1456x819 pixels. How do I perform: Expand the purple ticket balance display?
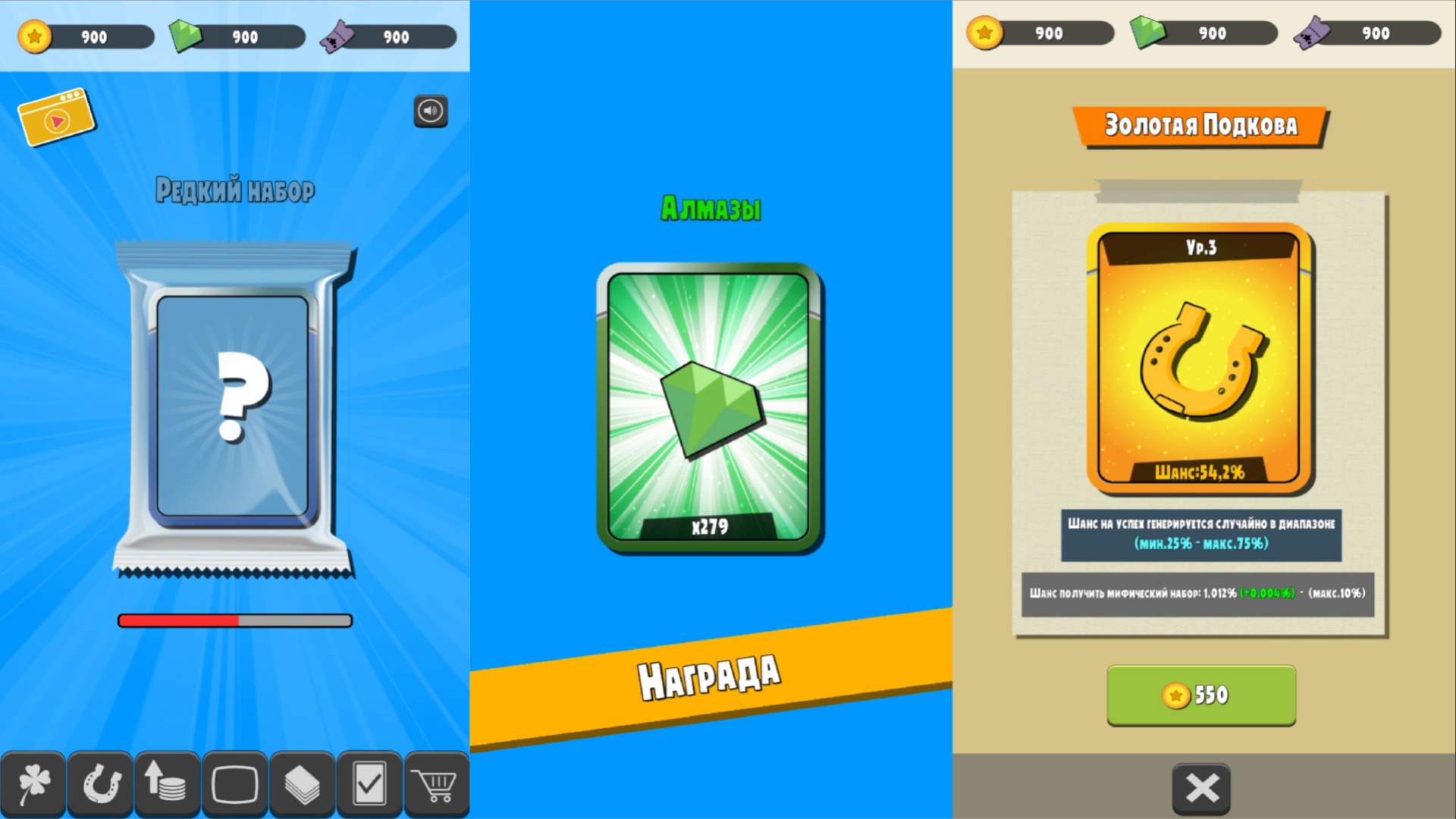point(389,35)
